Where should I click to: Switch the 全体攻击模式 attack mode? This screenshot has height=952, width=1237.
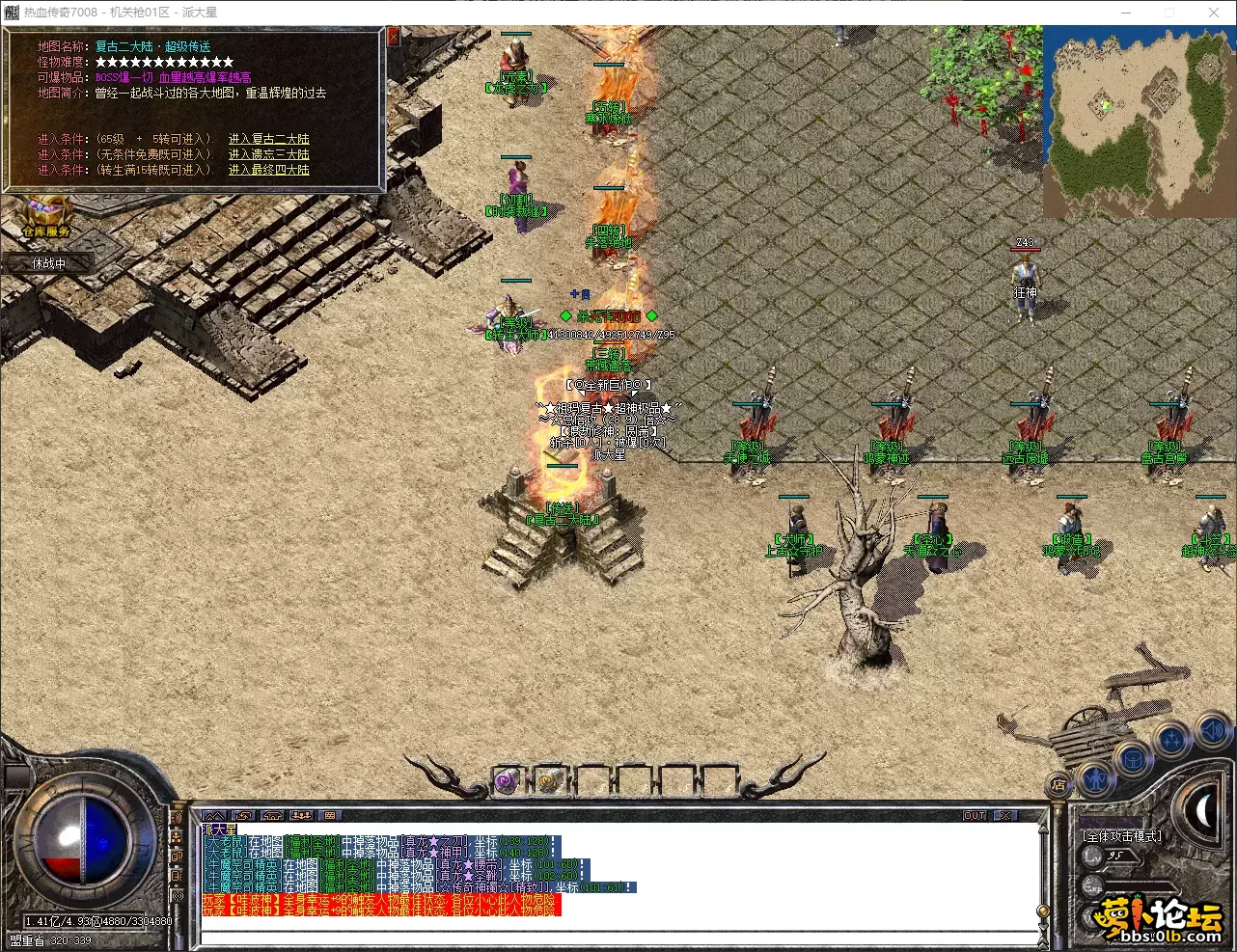(1122, 836)
